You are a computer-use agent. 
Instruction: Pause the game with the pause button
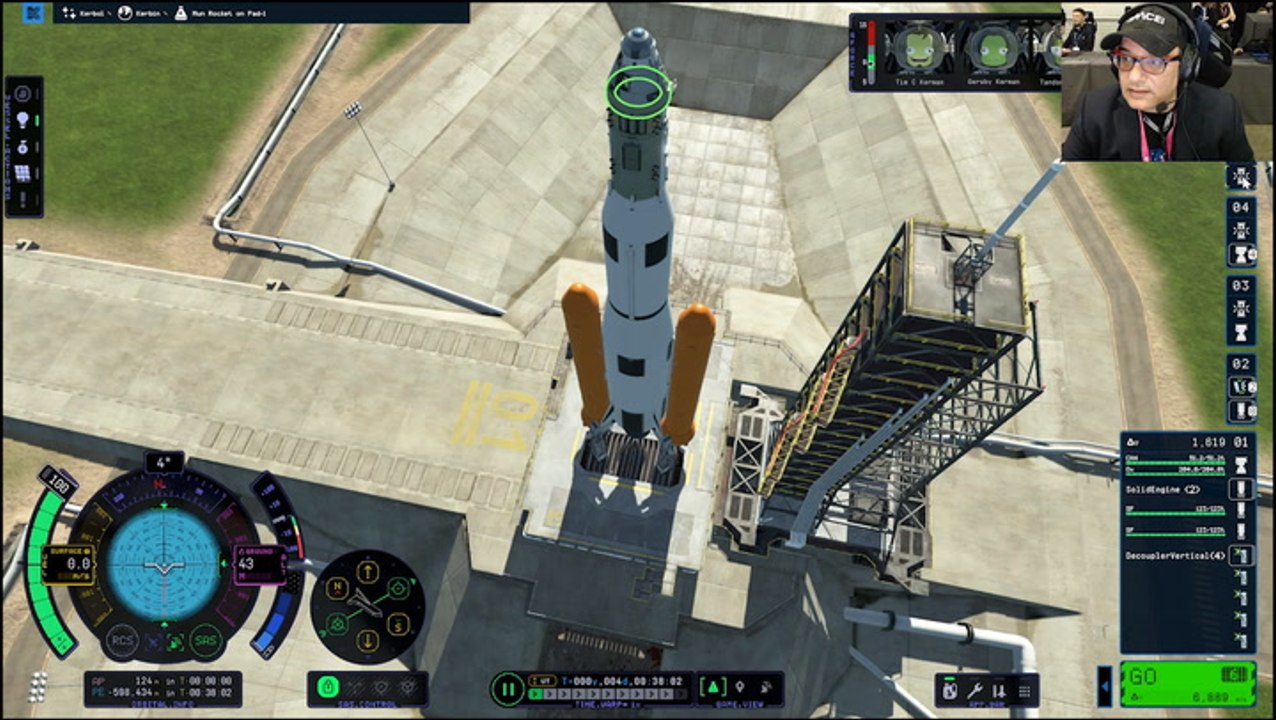508,689
